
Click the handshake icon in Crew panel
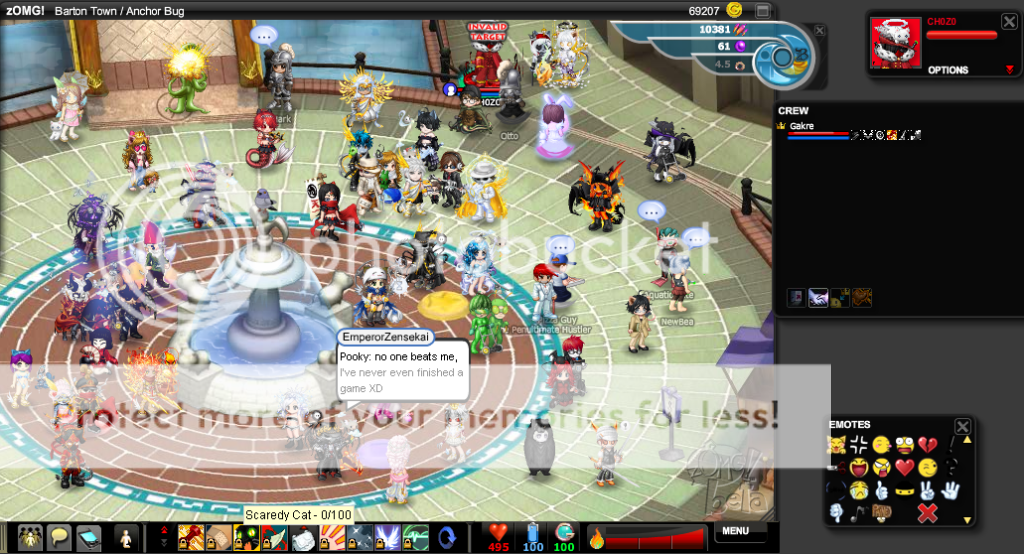pyautogui.click(x=818, y=297)
